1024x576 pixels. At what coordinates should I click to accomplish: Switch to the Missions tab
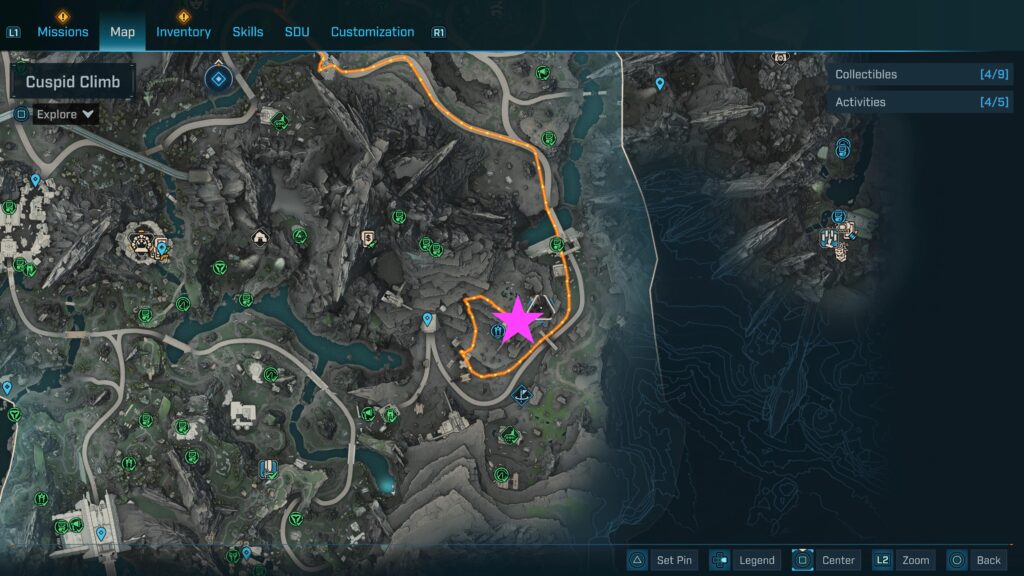[63, 32]
